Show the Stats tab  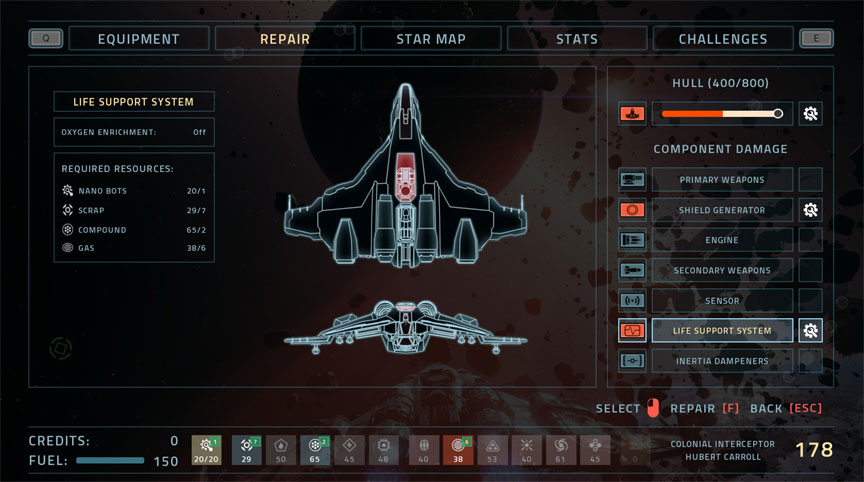[x=576, y=39]
